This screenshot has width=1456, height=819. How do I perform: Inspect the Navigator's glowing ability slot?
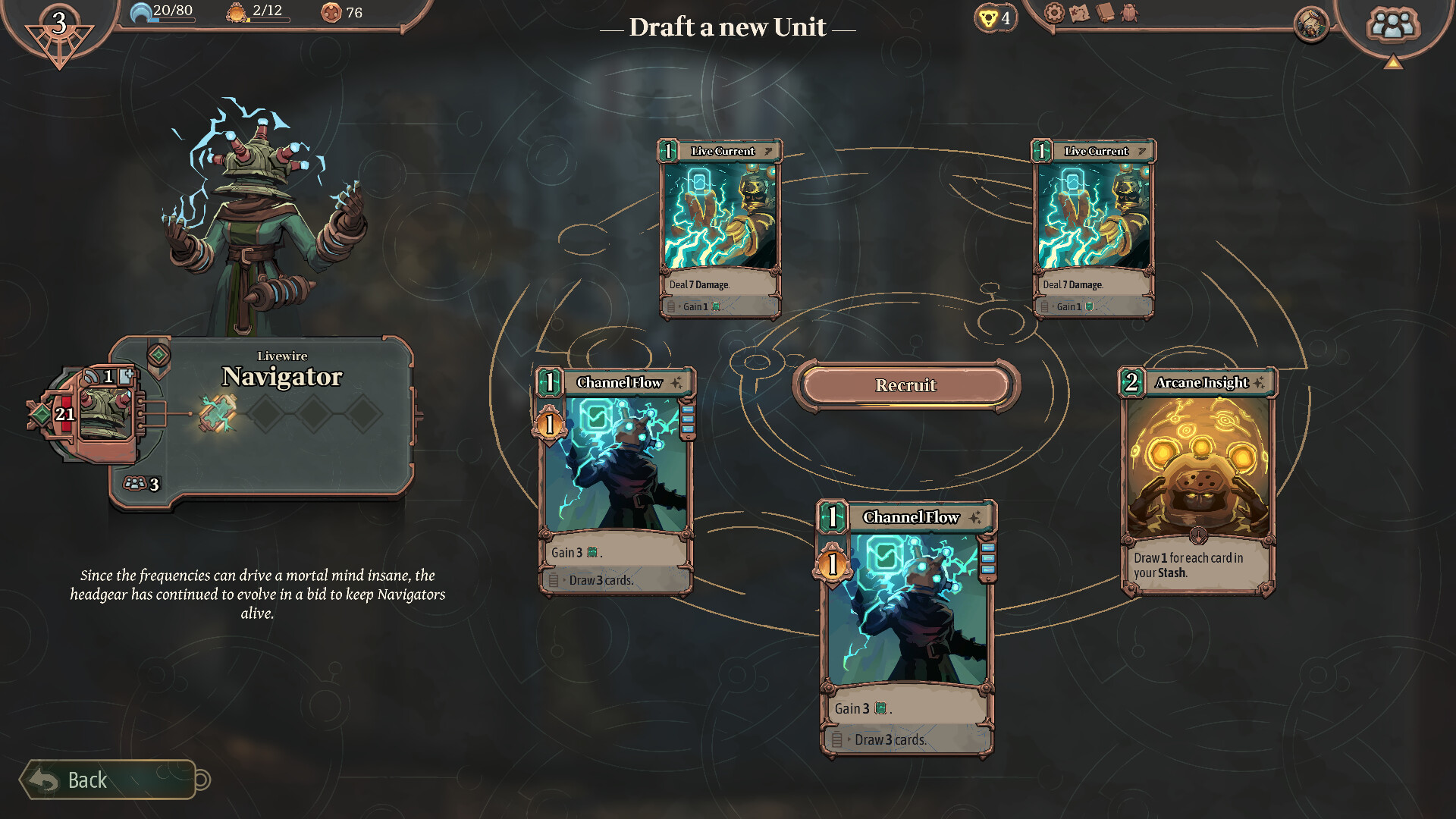tap(218, 414)
